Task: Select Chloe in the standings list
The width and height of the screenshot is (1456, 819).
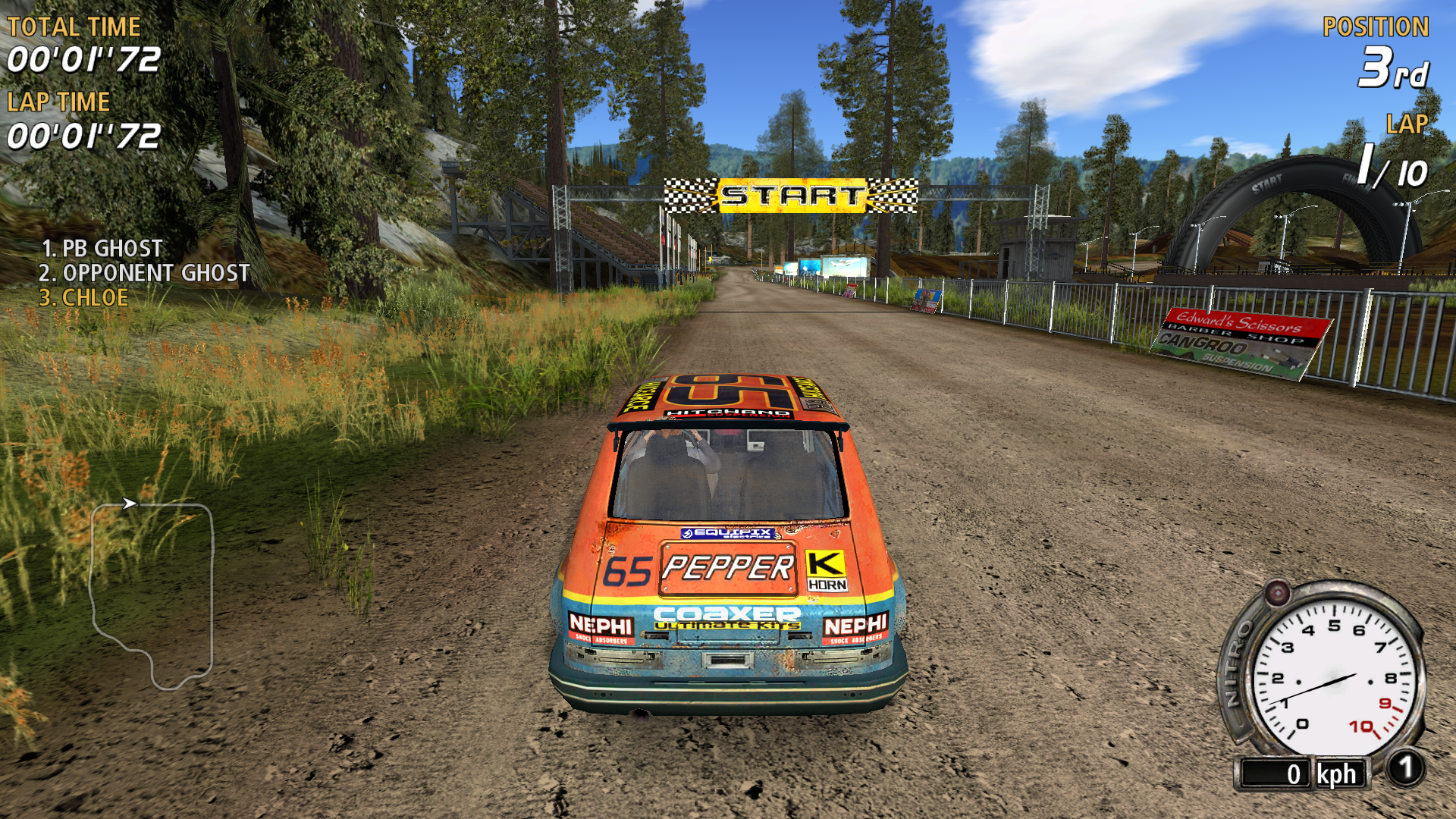Action: (x=83, y=298)
